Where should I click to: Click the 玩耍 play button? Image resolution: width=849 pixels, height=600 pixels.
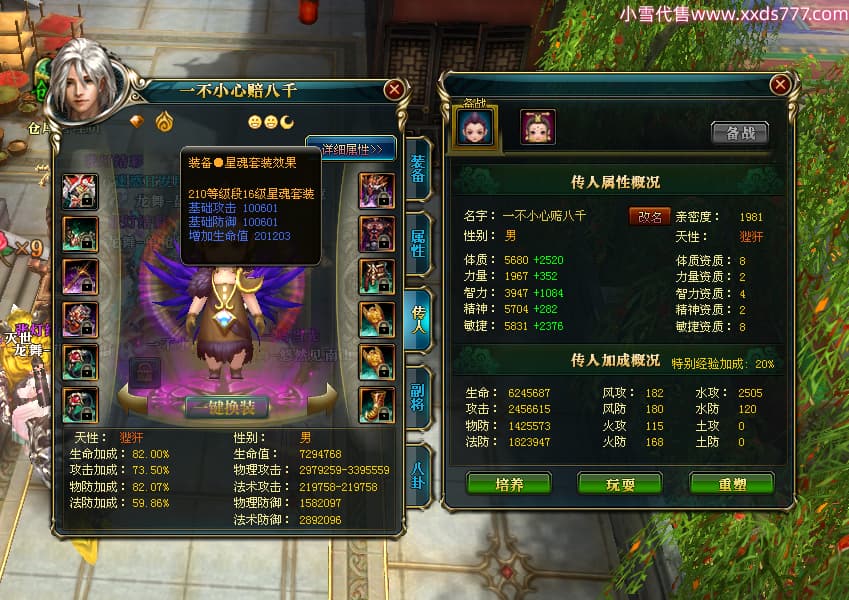click(x=620, y=484)
